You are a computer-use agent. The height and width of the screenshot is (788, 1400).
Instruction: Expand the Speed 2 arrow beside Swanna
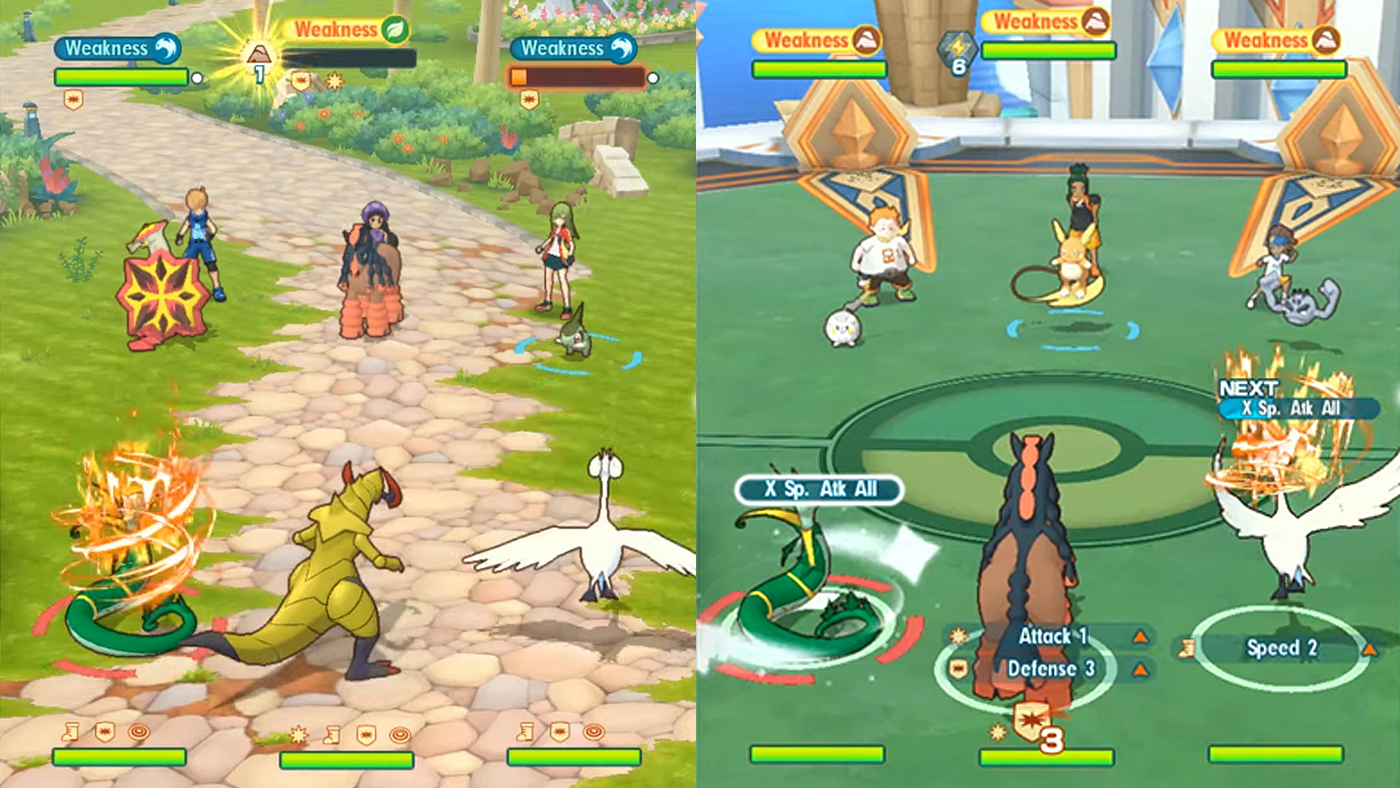point(1370,648)
